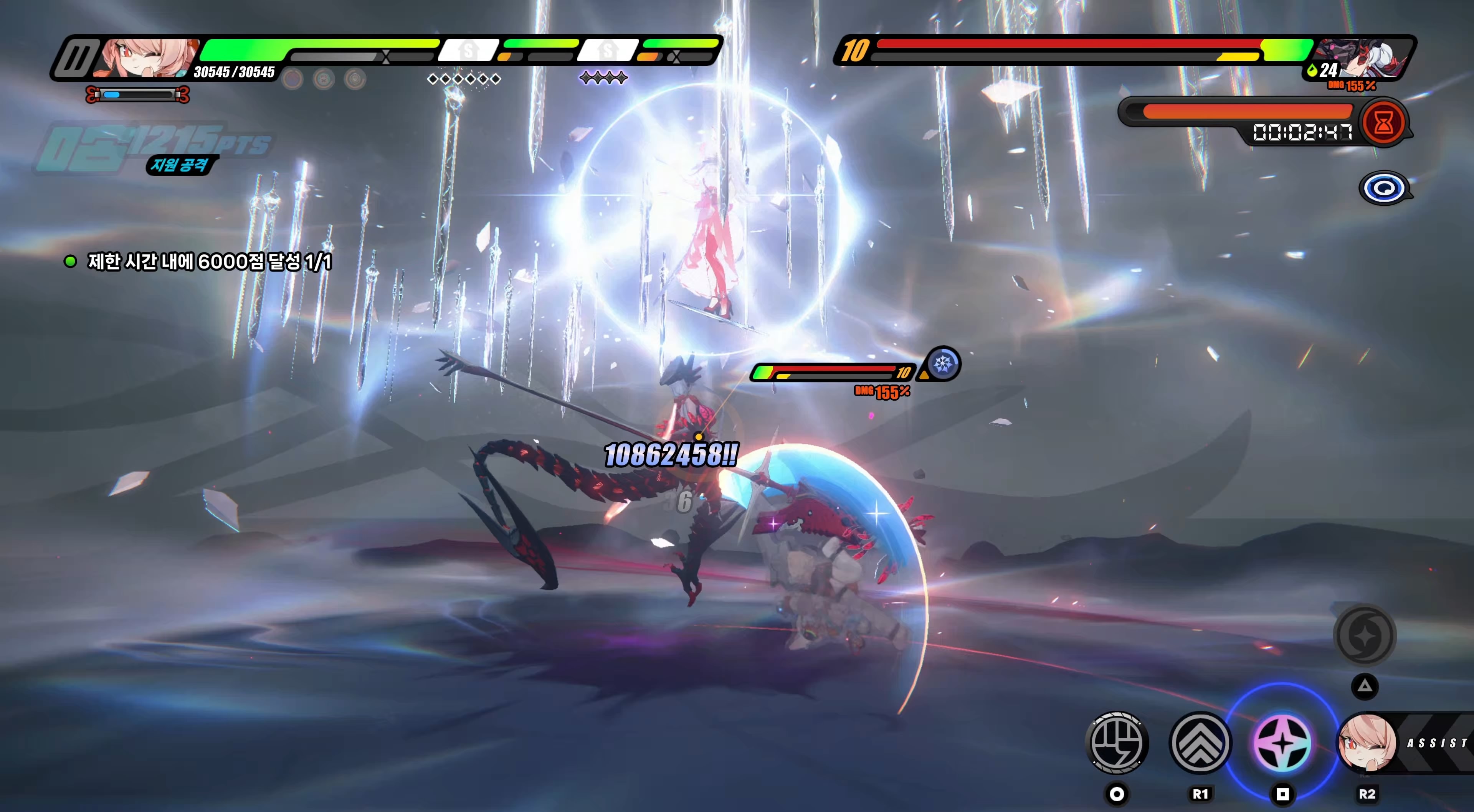Select the pink-haired character portrait by the health bar
The height and width of the screenshot is (812, 1474).
pyautogui.click(x=146, y=58)
